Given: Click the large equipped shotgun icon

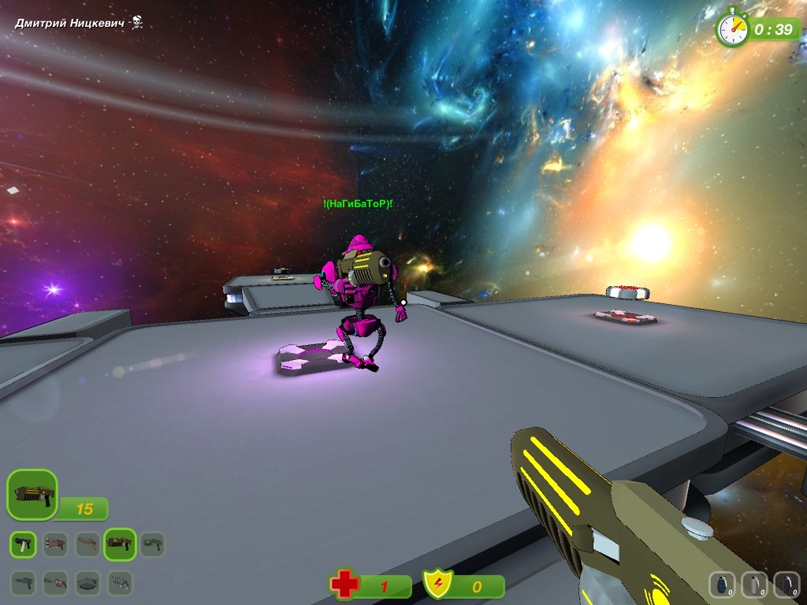Looking at the screenshot, I should click(32, 495).
